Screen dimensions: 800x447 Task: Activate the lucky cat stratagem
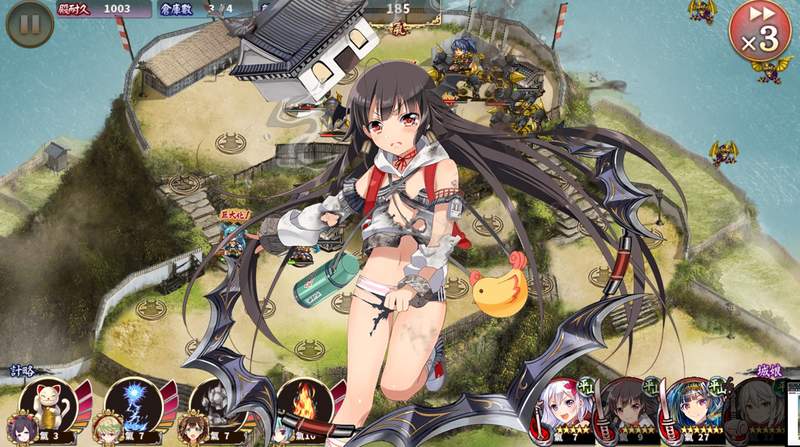(x=44, y=403)
